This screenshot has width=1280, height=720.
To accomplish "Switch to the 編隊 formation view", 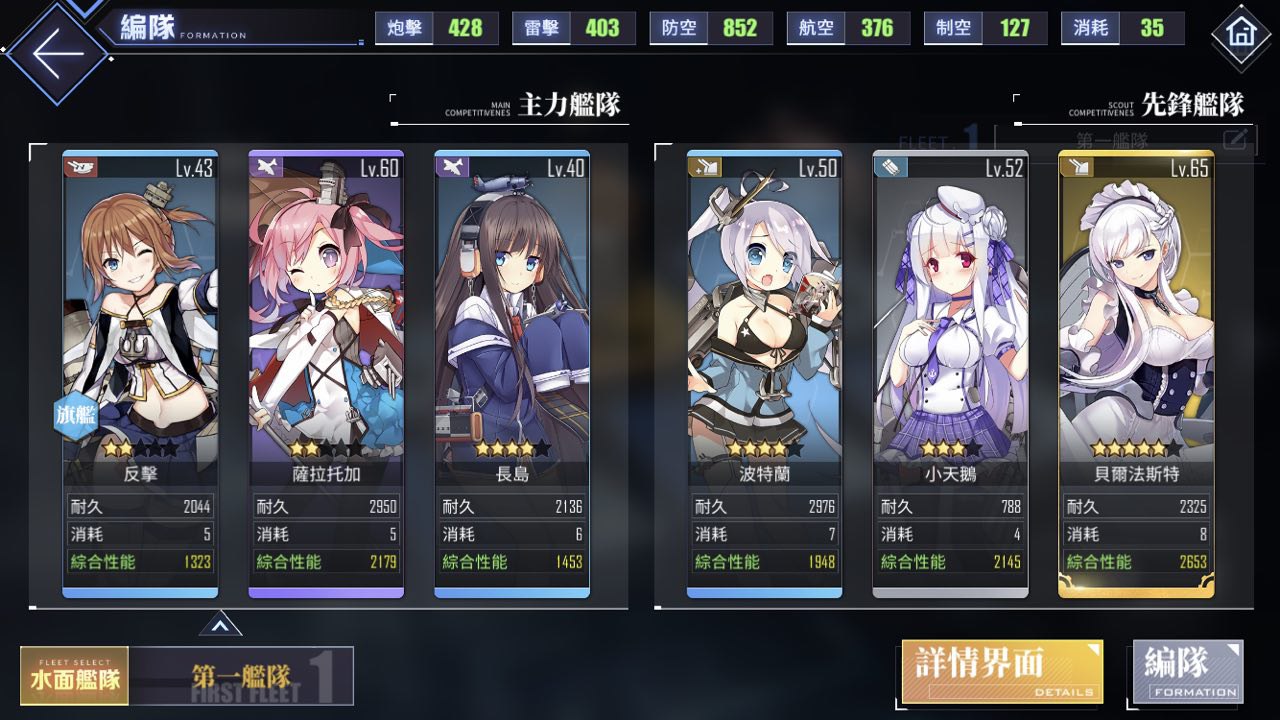I will tap(1188, 670).
